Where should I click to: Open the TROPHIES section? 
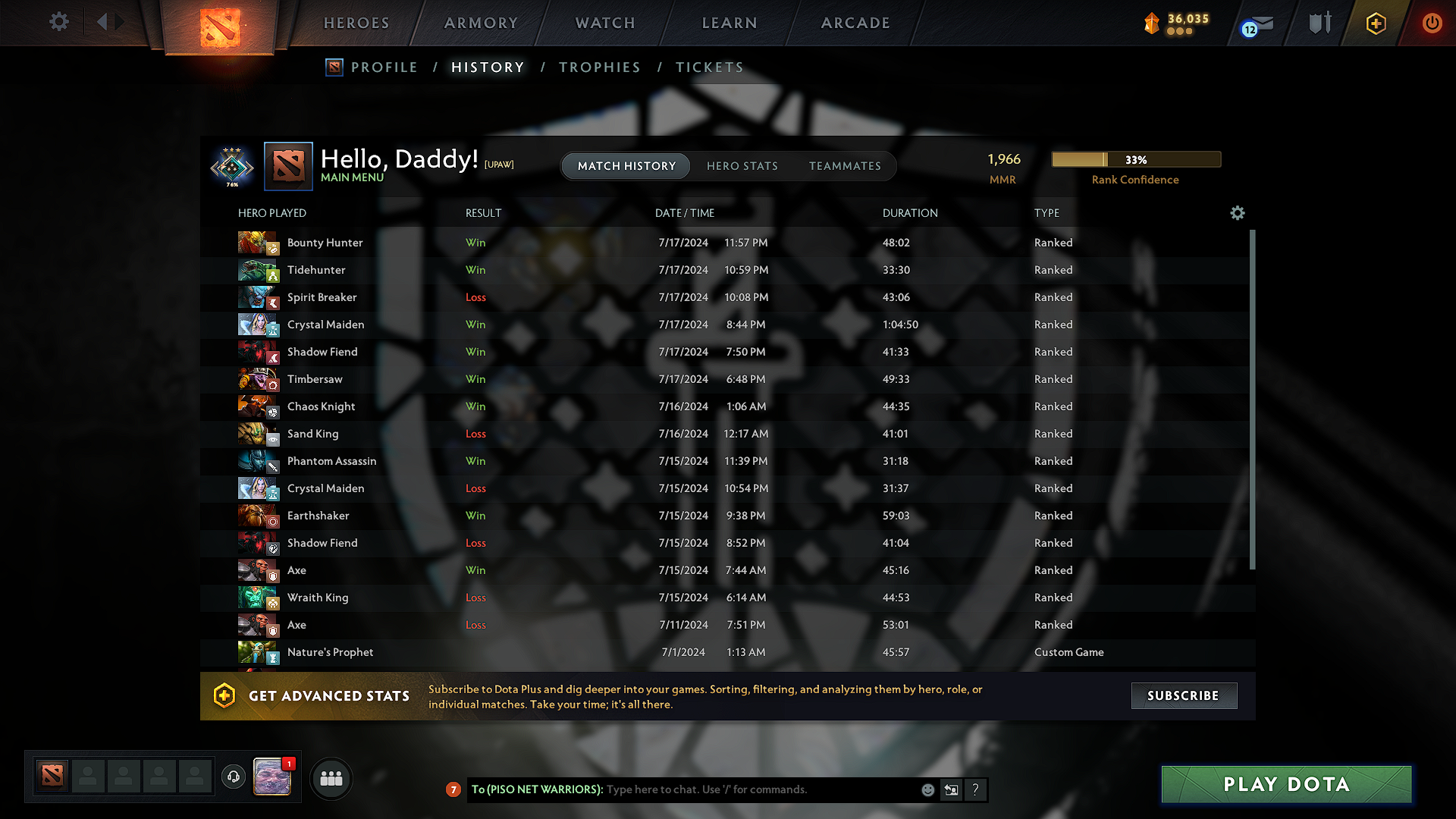point(599,67)
